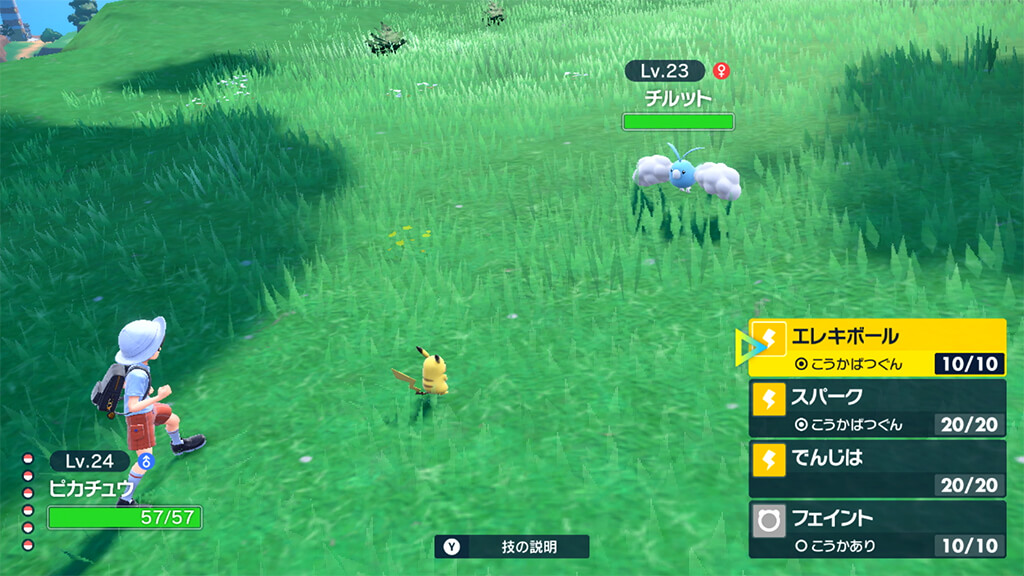Viewport: 1024px width, 576px height.
Task: Pick the フェイント move
Action: [x=877, y=530]
